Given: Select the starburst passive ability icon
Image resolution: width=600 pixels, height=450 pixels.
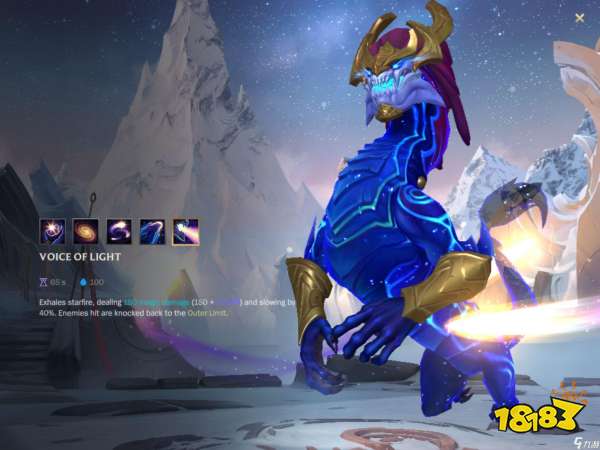Looking at the screenshot, I should point(52,232).
